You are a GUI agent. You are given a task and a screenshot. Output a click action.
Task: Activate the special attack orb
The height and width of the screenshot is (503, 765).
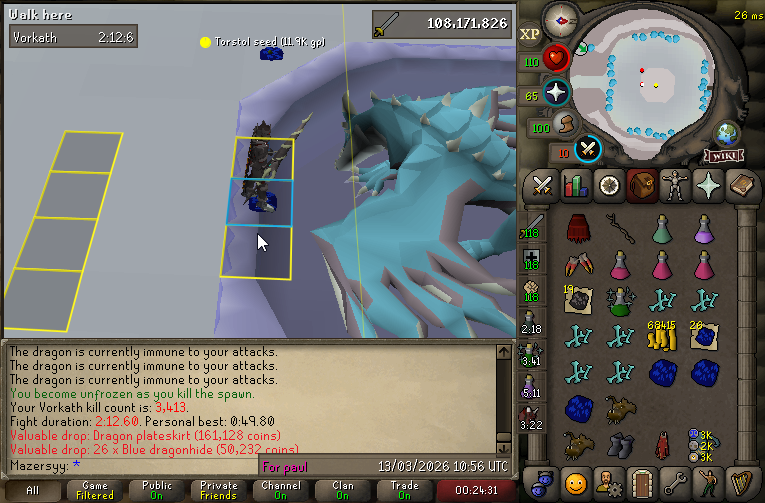(x=589, y=148)
